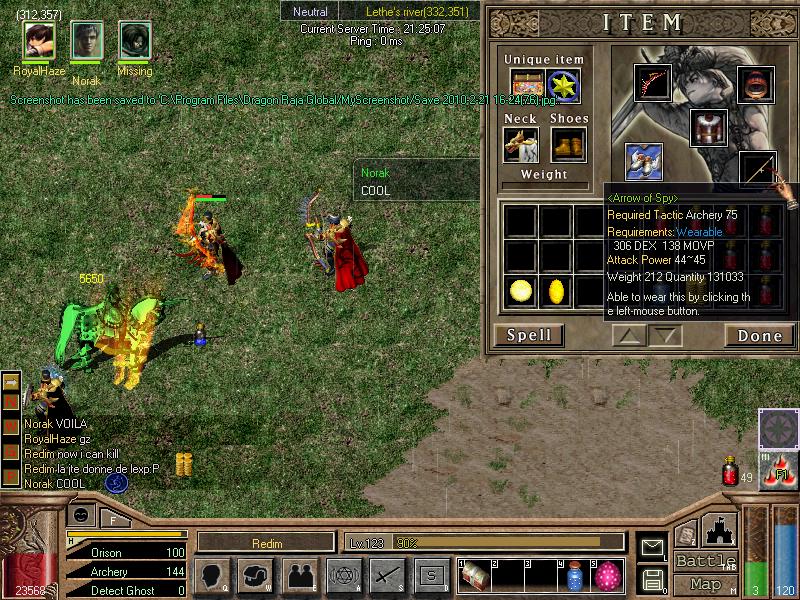This screenshot has width=800, height=600.
Task: Toggle Battle mode button
Action: (x=705, y=561)
